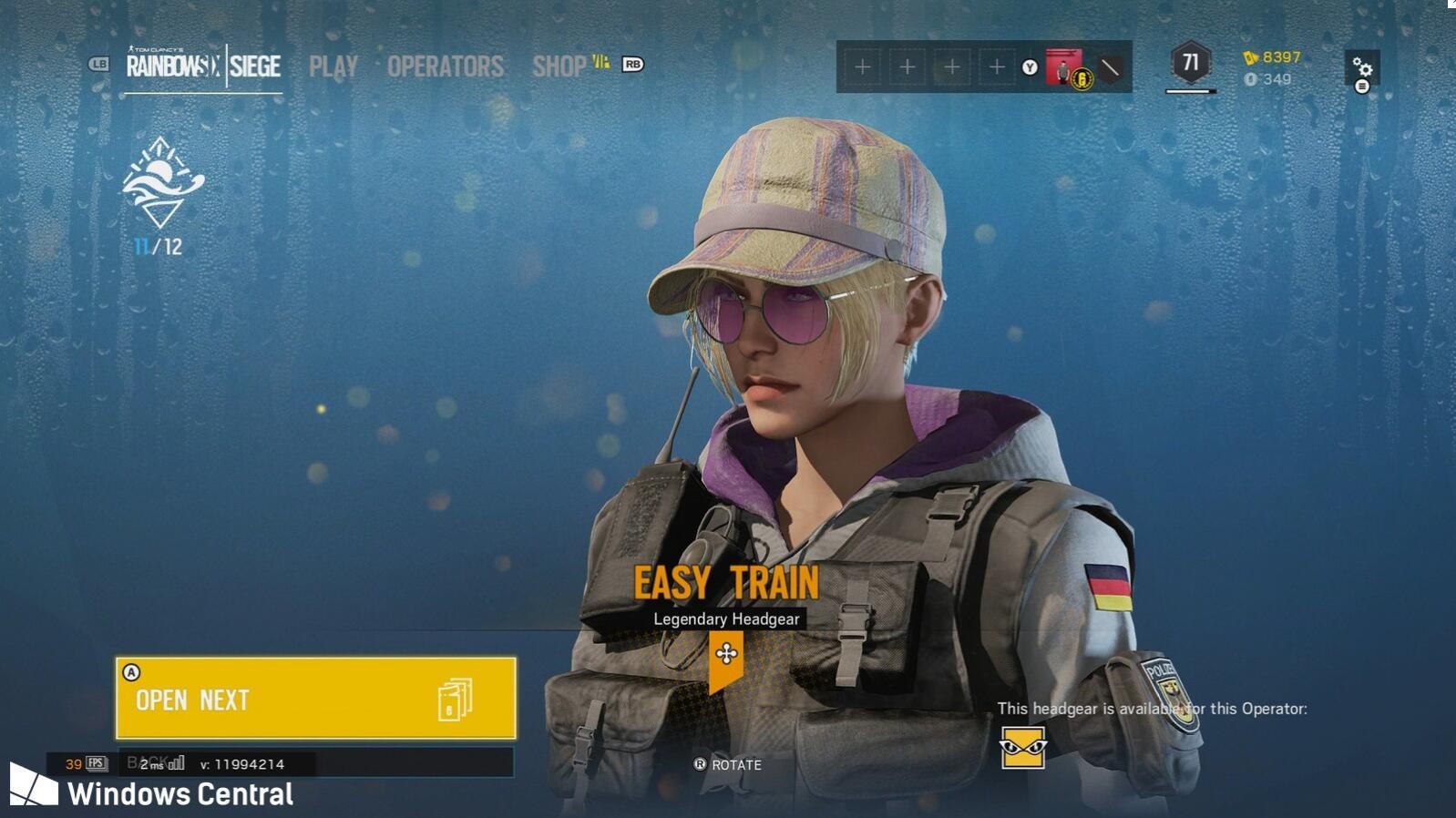The width and height of the screenshot is (1456, 818).
Task: Open the next Alpha Pack
Action: coord(315,699)
